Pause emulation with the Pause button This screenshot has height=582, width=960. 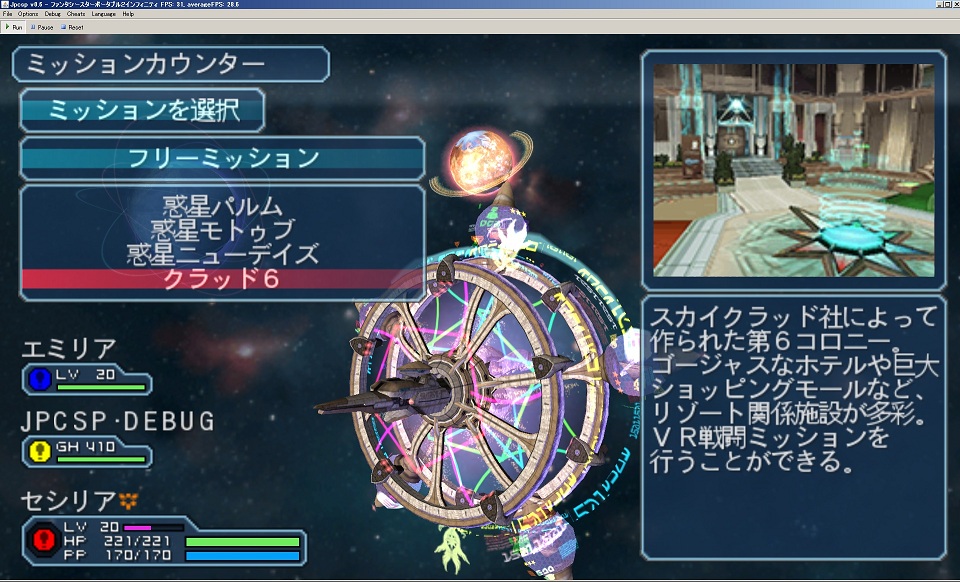(44, 27)
